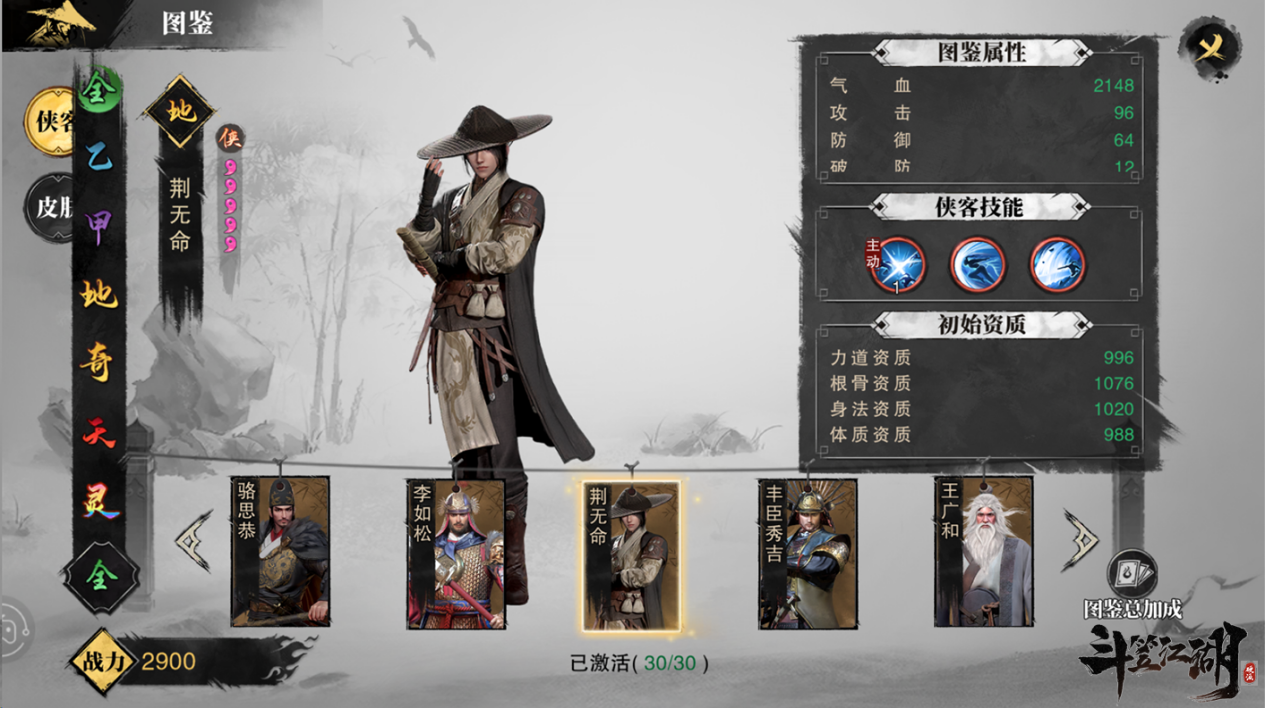This screenshot has width=1265, height=708.
Task: Inspect the running figure skill icon
Action: (x=977, y=265)
